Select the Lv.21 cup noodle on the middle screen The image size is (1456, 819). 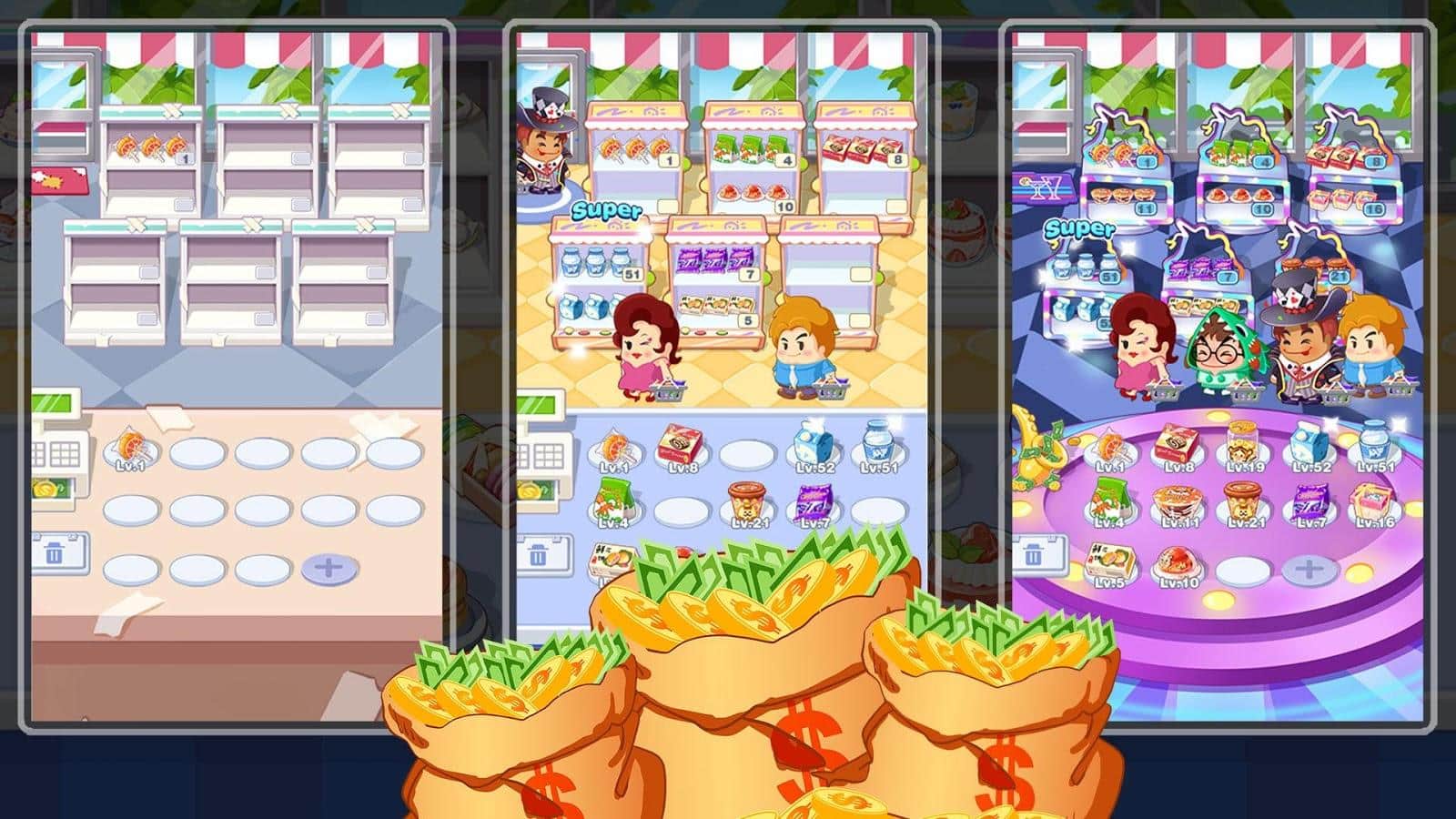[746, 502]
